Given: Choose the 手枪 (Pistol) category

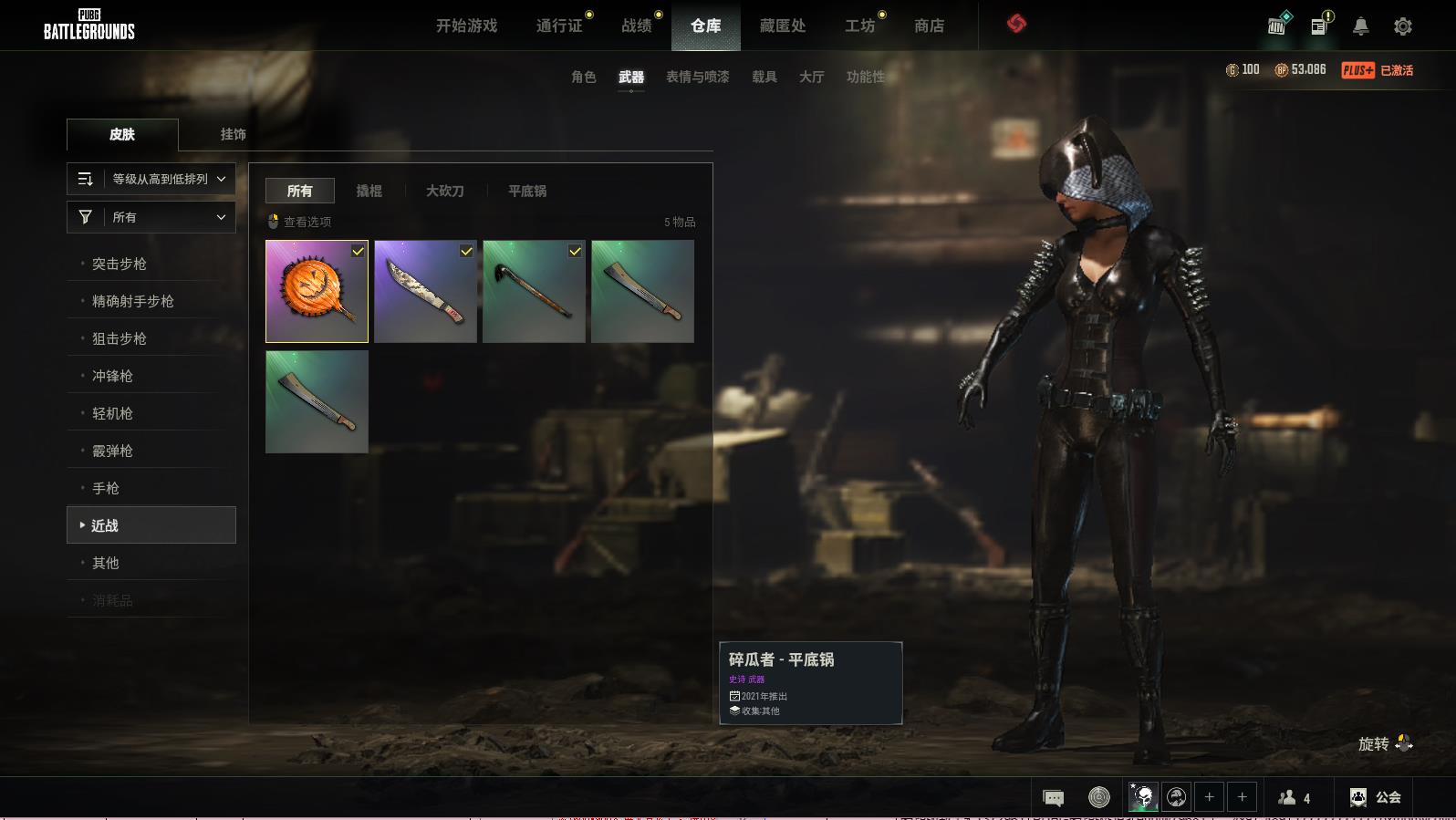Looking at the screenshot, I should pyautogui.click(x=106, y=488).
